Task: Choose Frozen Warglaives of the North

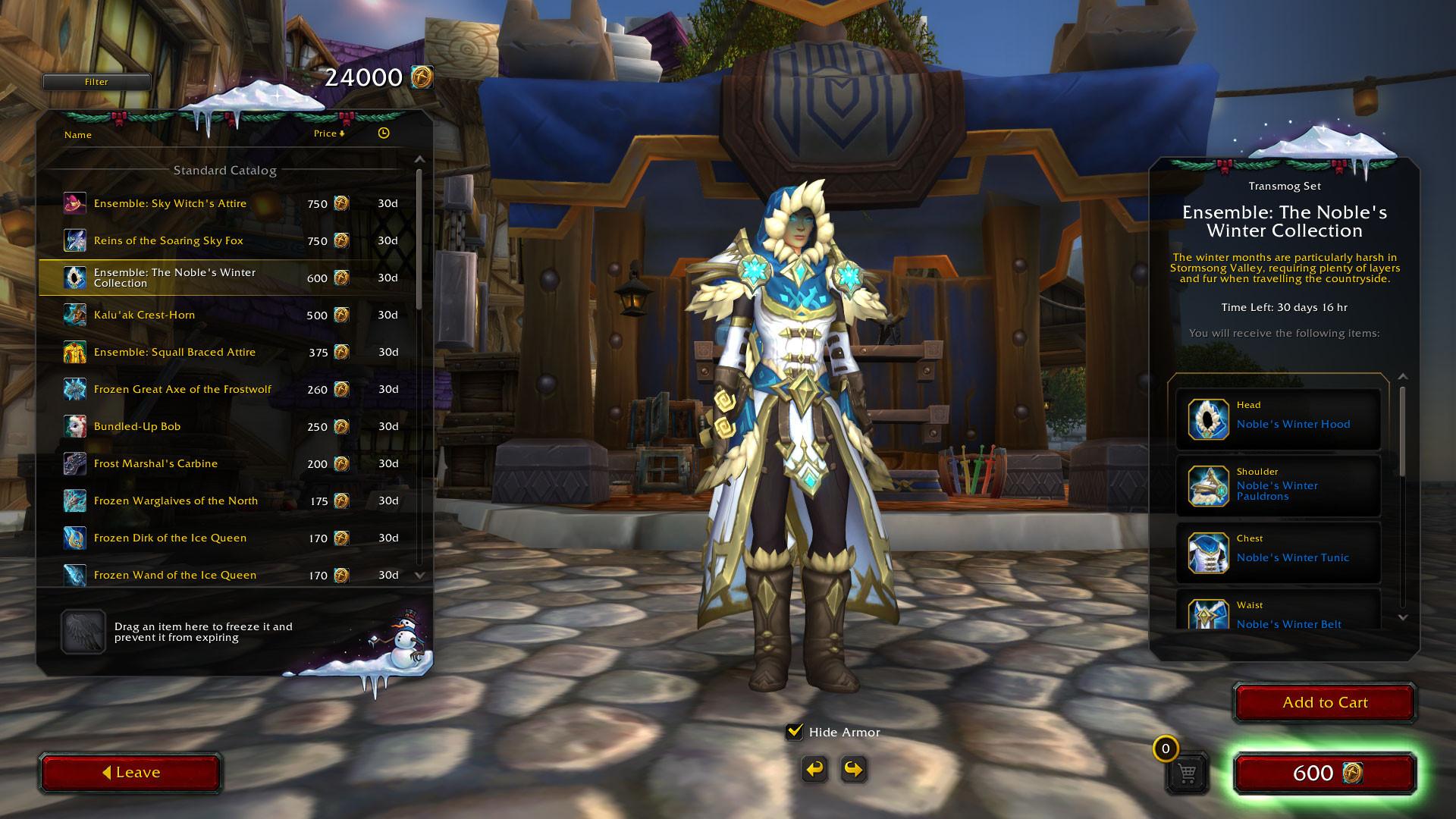Action: [175, 500]
